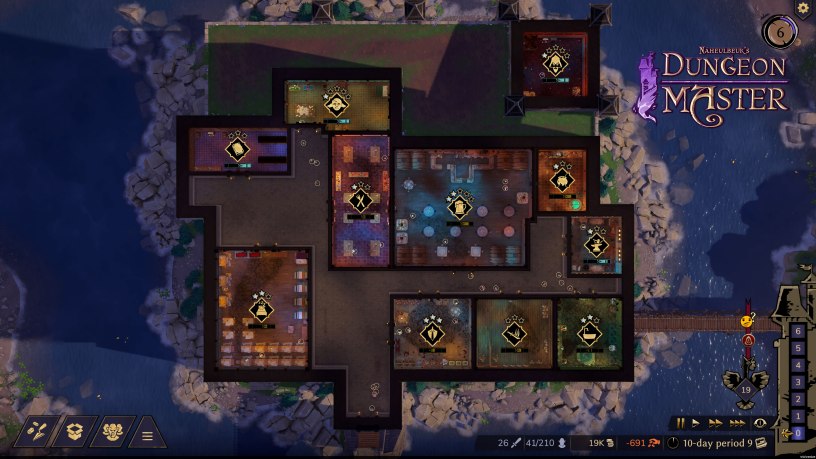Open the settings gear menu

point(802,8)
